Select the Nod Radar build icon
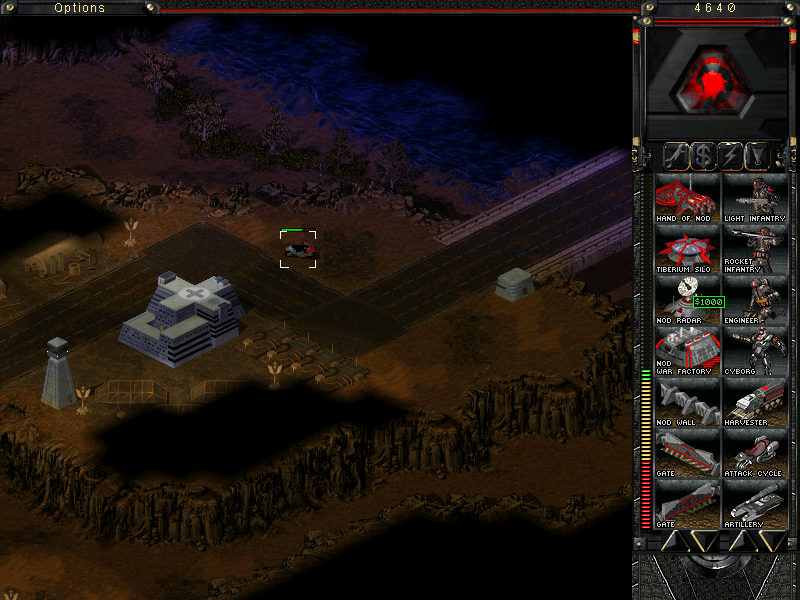The image size is (800, 600). [x=687, y=300]
